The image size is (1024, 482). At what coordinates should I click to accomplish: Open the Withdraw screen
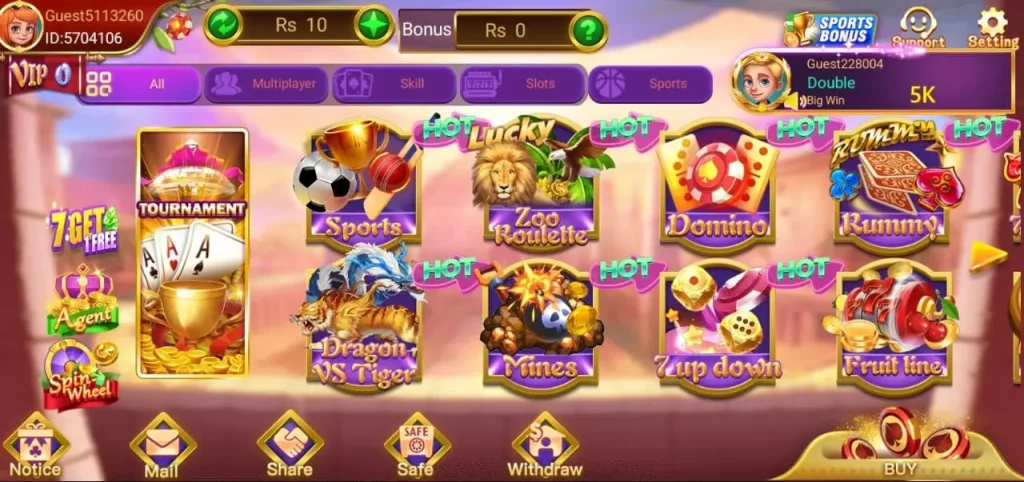coord(544,446)
